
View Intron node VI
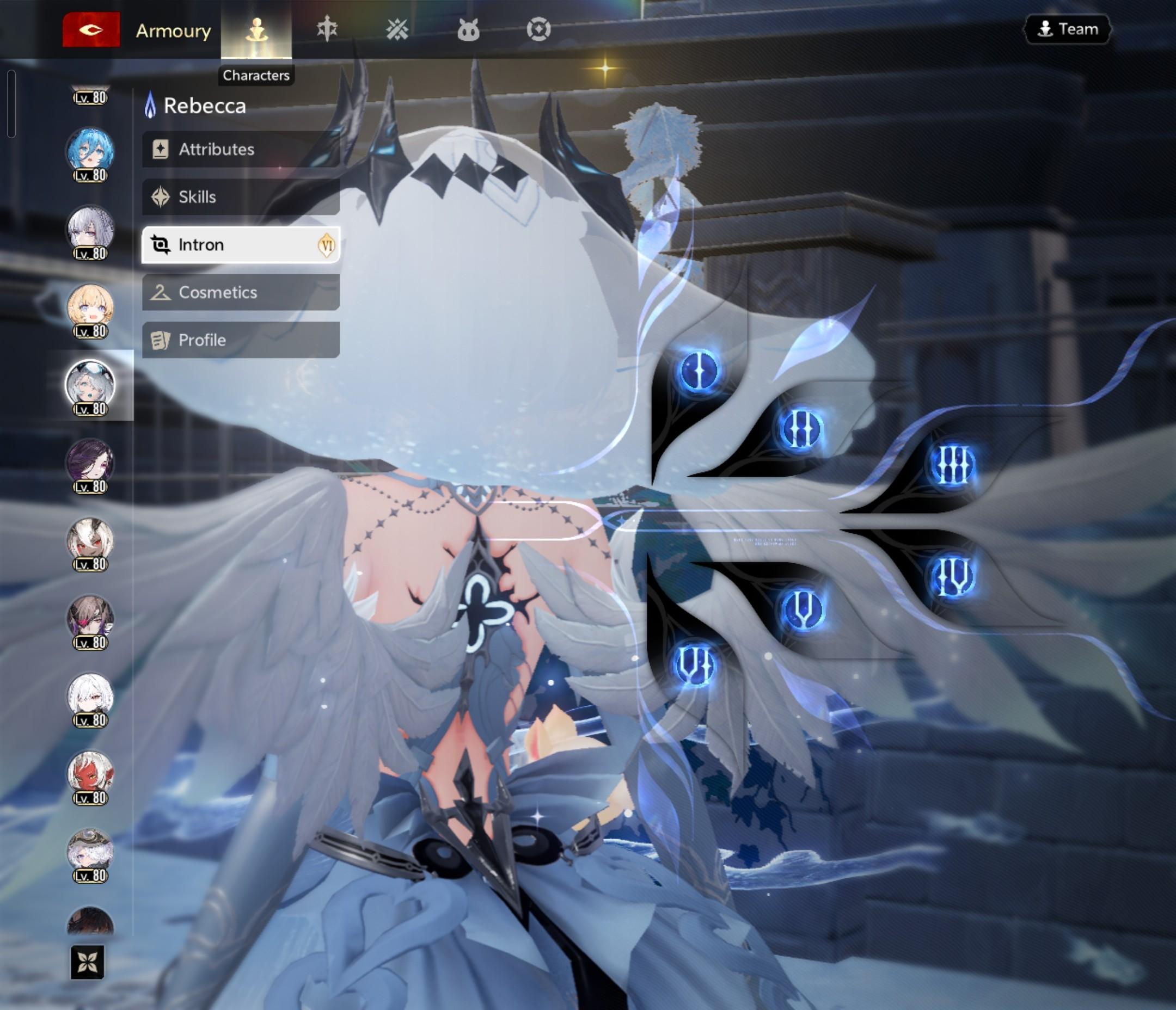point(695,664)
